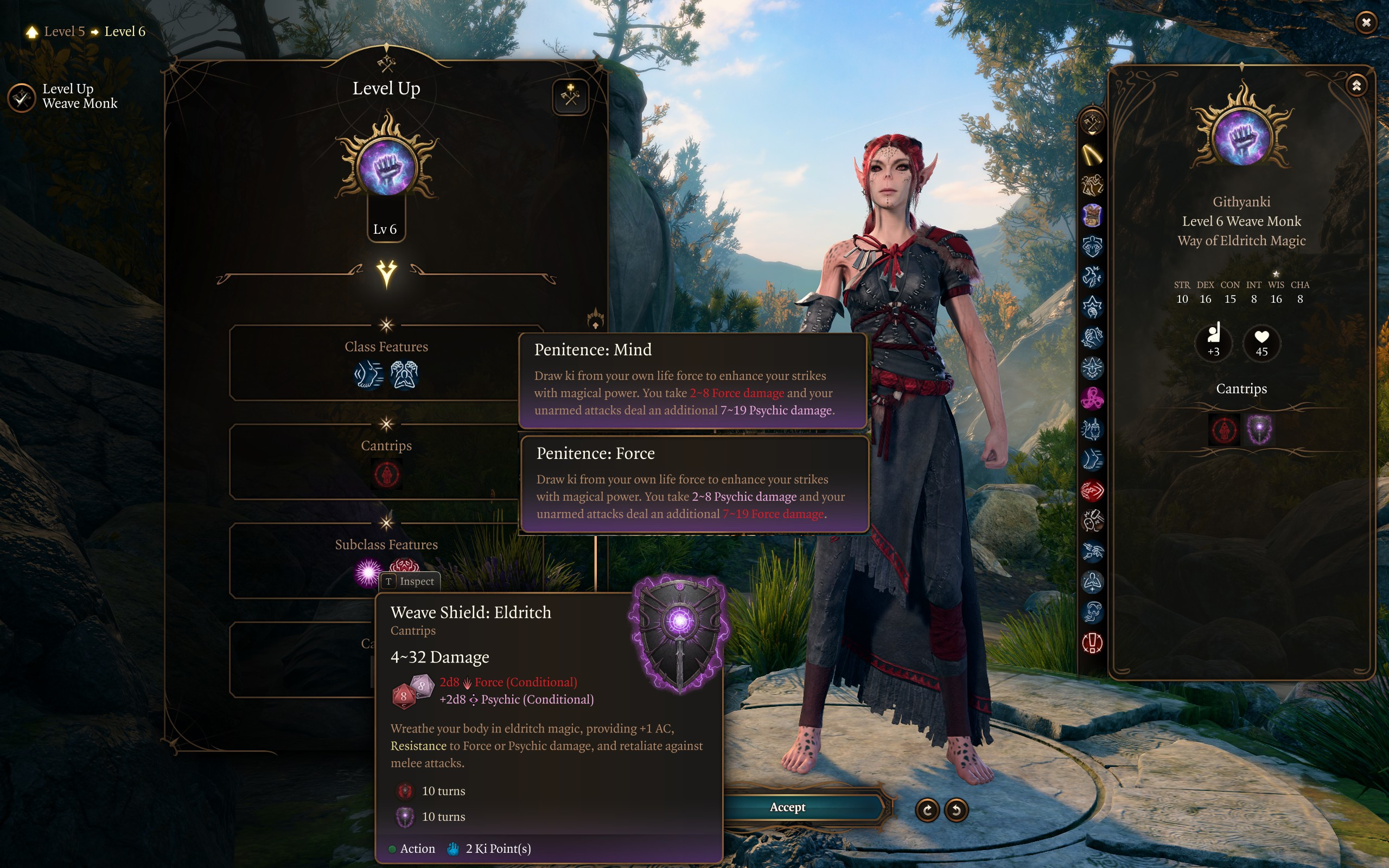Viewport: 1389px width, 868px height.
Task: View the purple shield cantrip in the summary panel
Action: pos(1259,430)
